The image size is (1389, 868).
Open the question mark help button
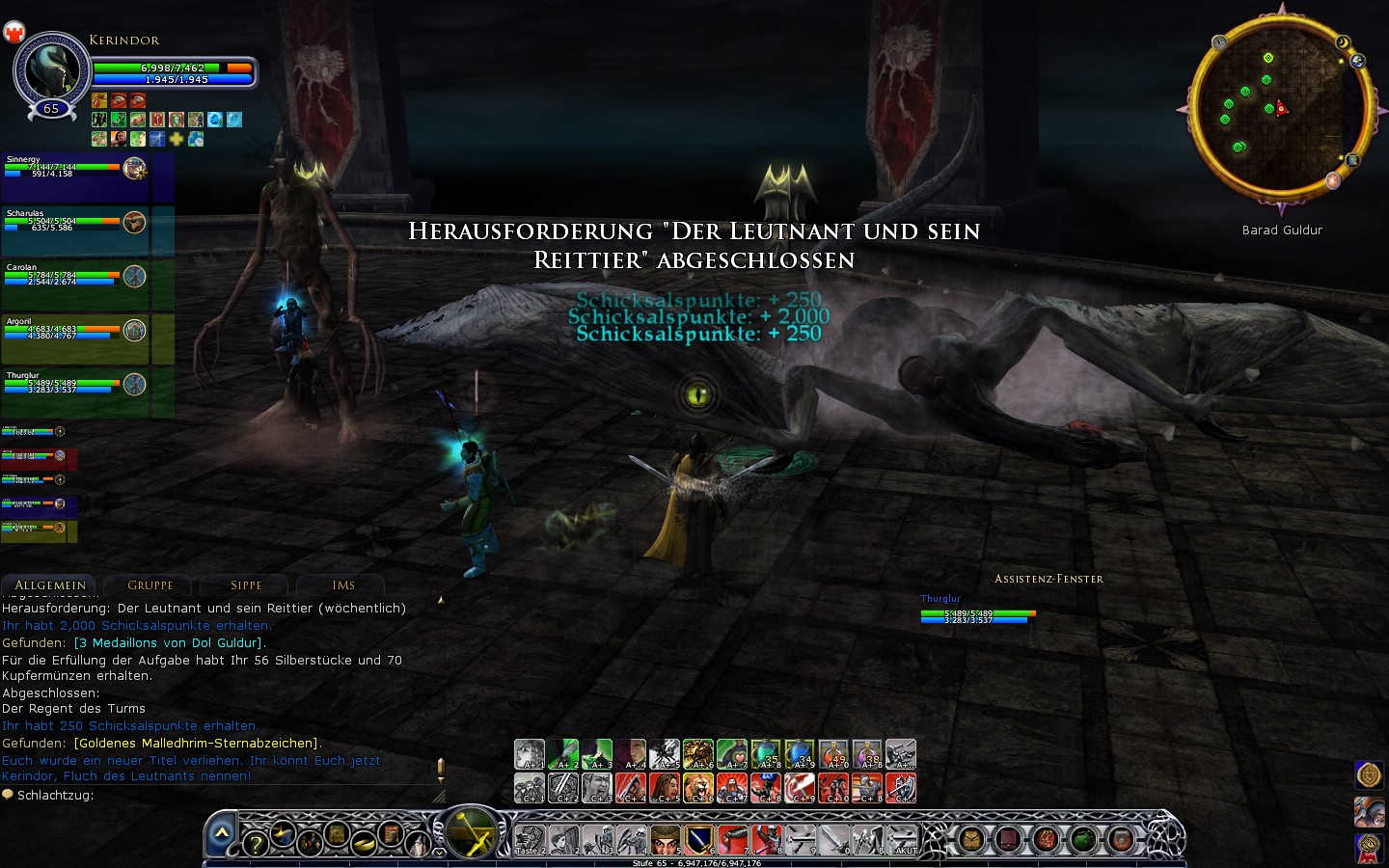255,845
